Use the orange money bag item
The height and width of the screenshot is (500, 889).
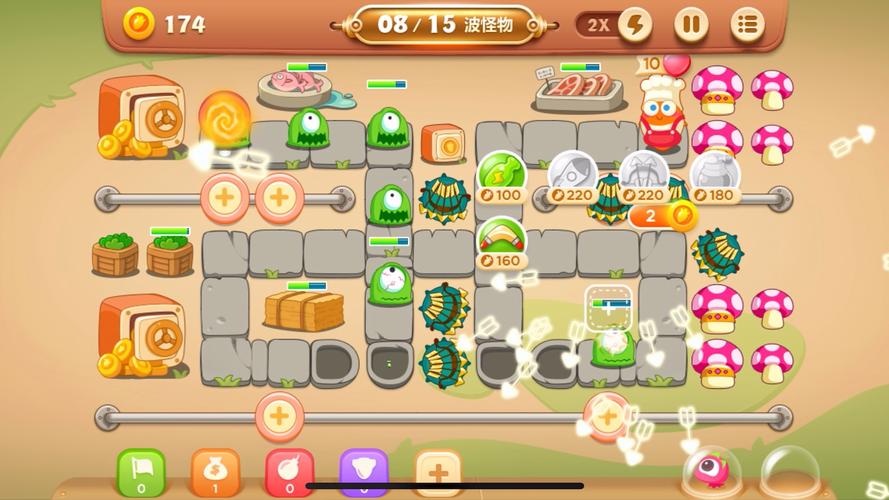tap(215, 472)
